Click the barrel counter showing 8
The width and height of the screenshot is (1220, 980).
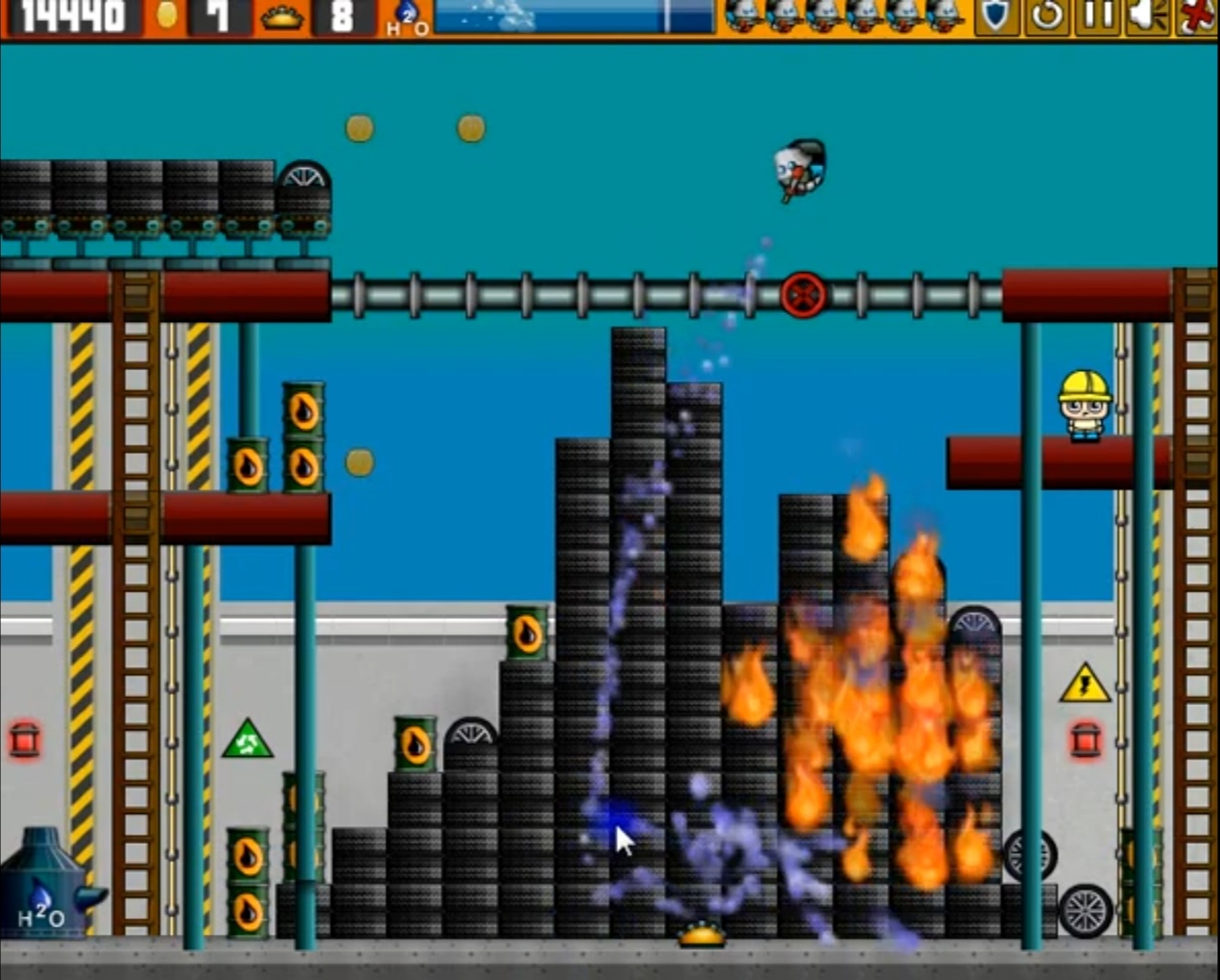(x=339, y=15)
